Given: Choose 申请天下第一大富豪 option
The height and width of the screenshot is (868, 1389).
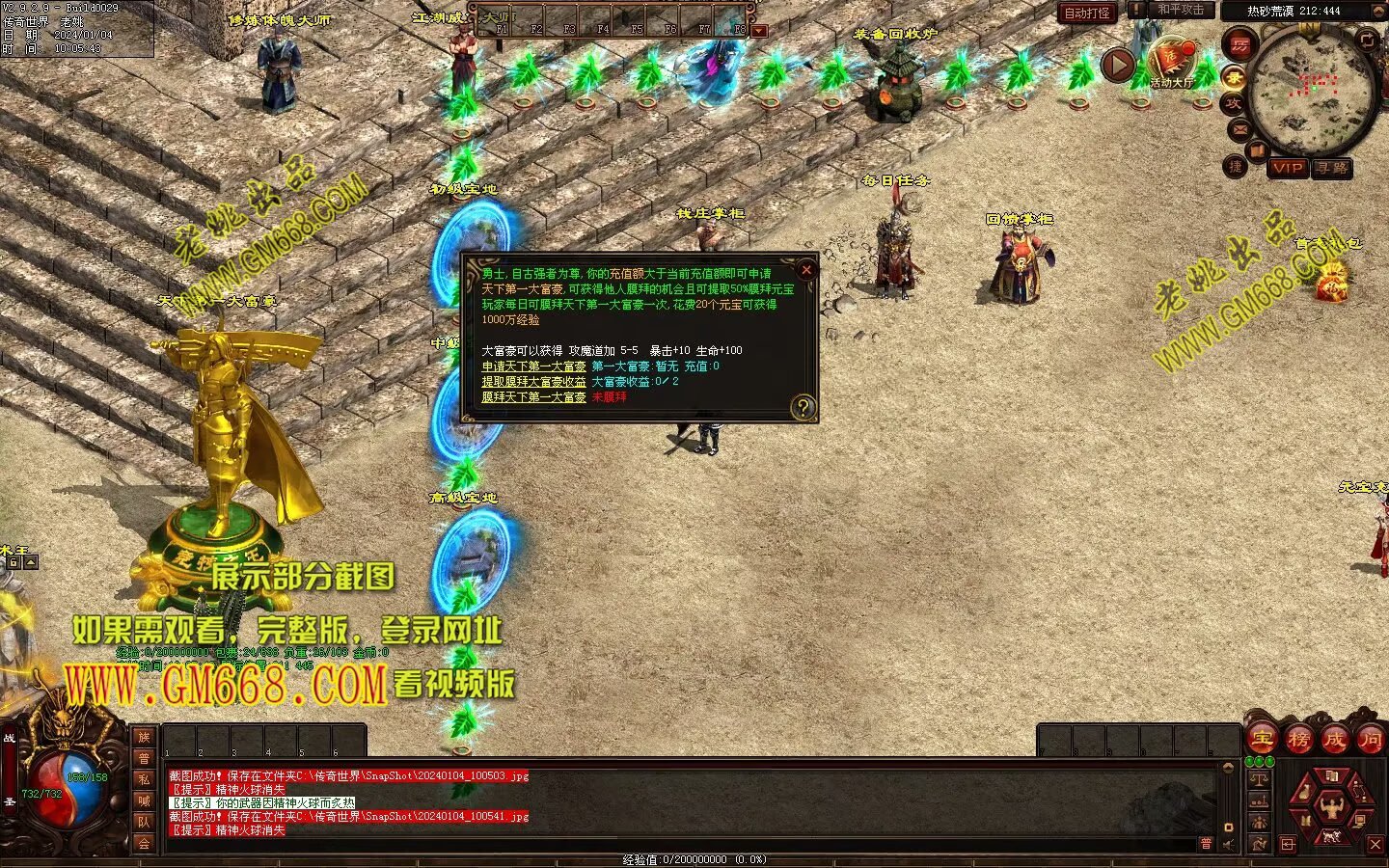Looking at the screenshot, I should (x=533, y=366).
